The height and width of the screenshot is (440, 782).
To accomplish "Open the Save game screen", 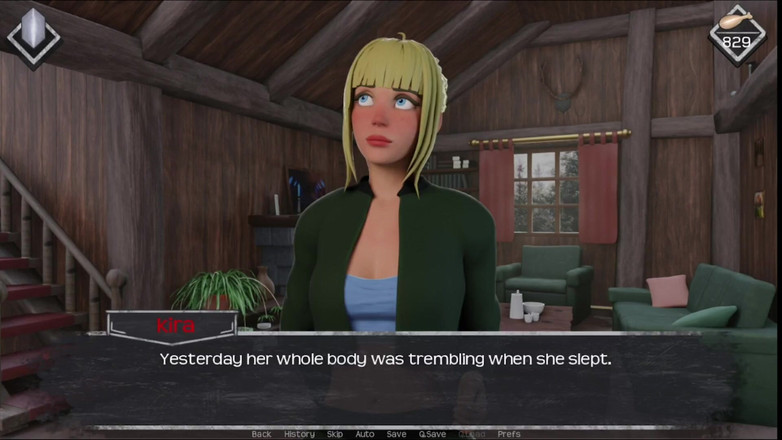I will (x=396, y=434).
